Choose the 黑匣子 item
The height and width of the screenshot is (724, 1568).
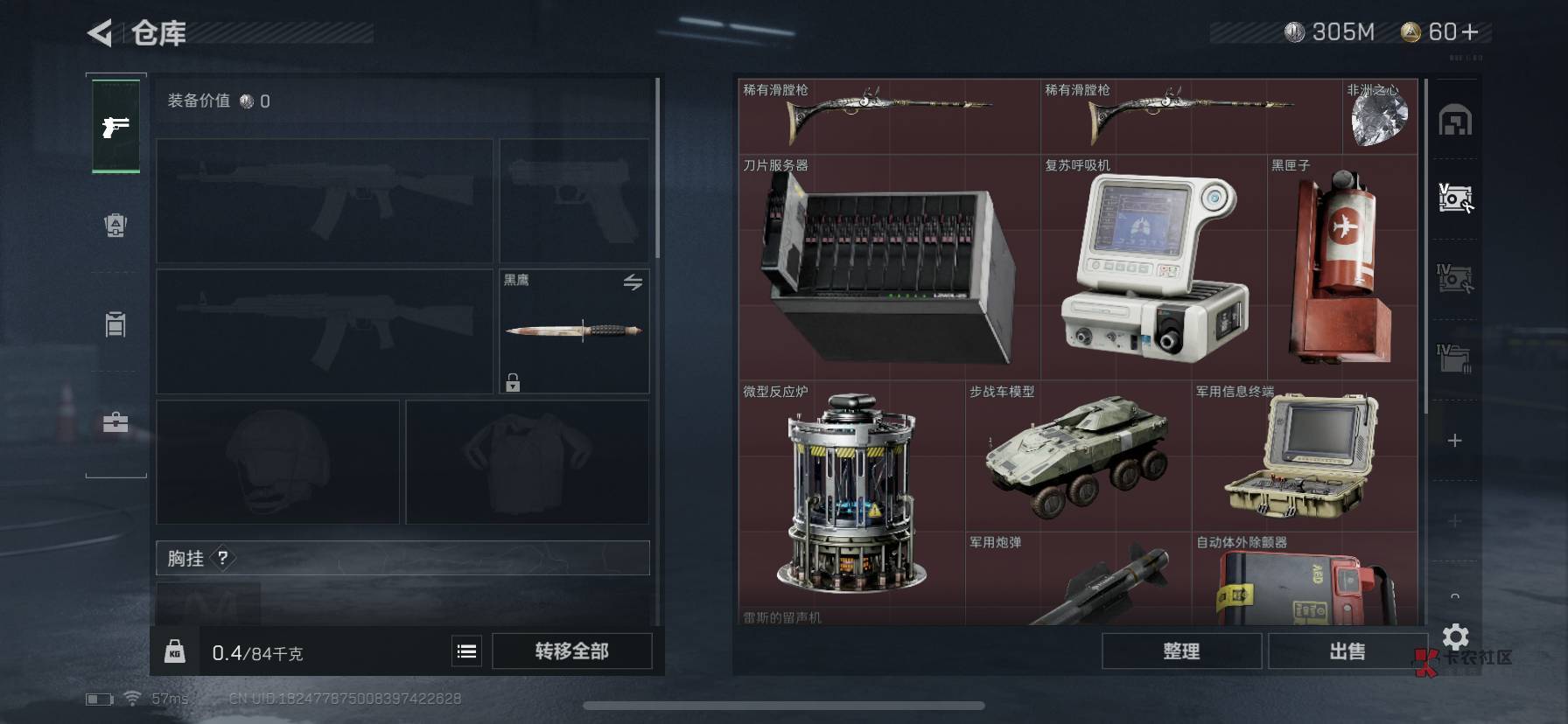pos(1341,268)
